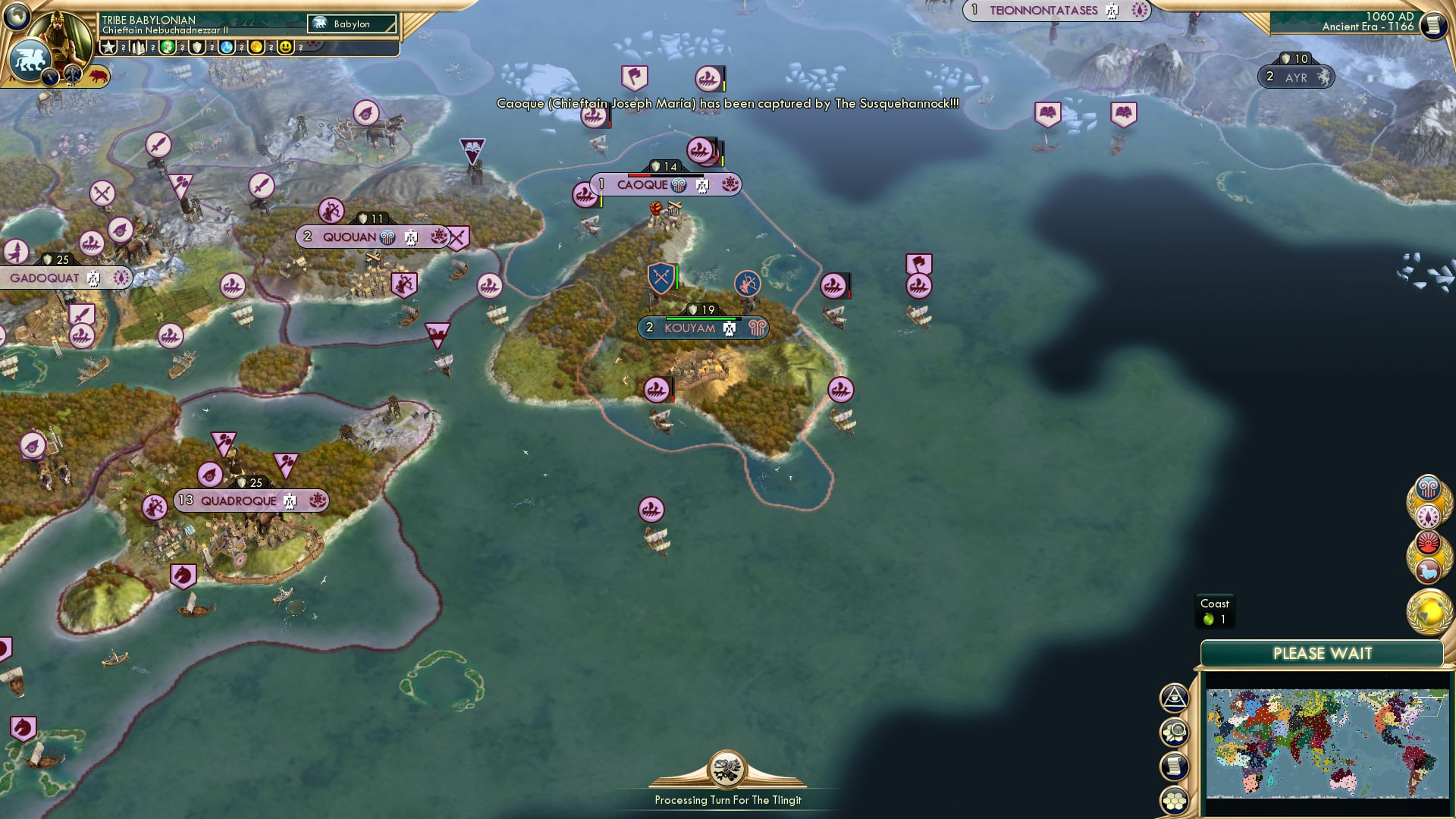Click the eye icon beside the minimap
Viewport: 1456px width, 819px height.
1174,698
